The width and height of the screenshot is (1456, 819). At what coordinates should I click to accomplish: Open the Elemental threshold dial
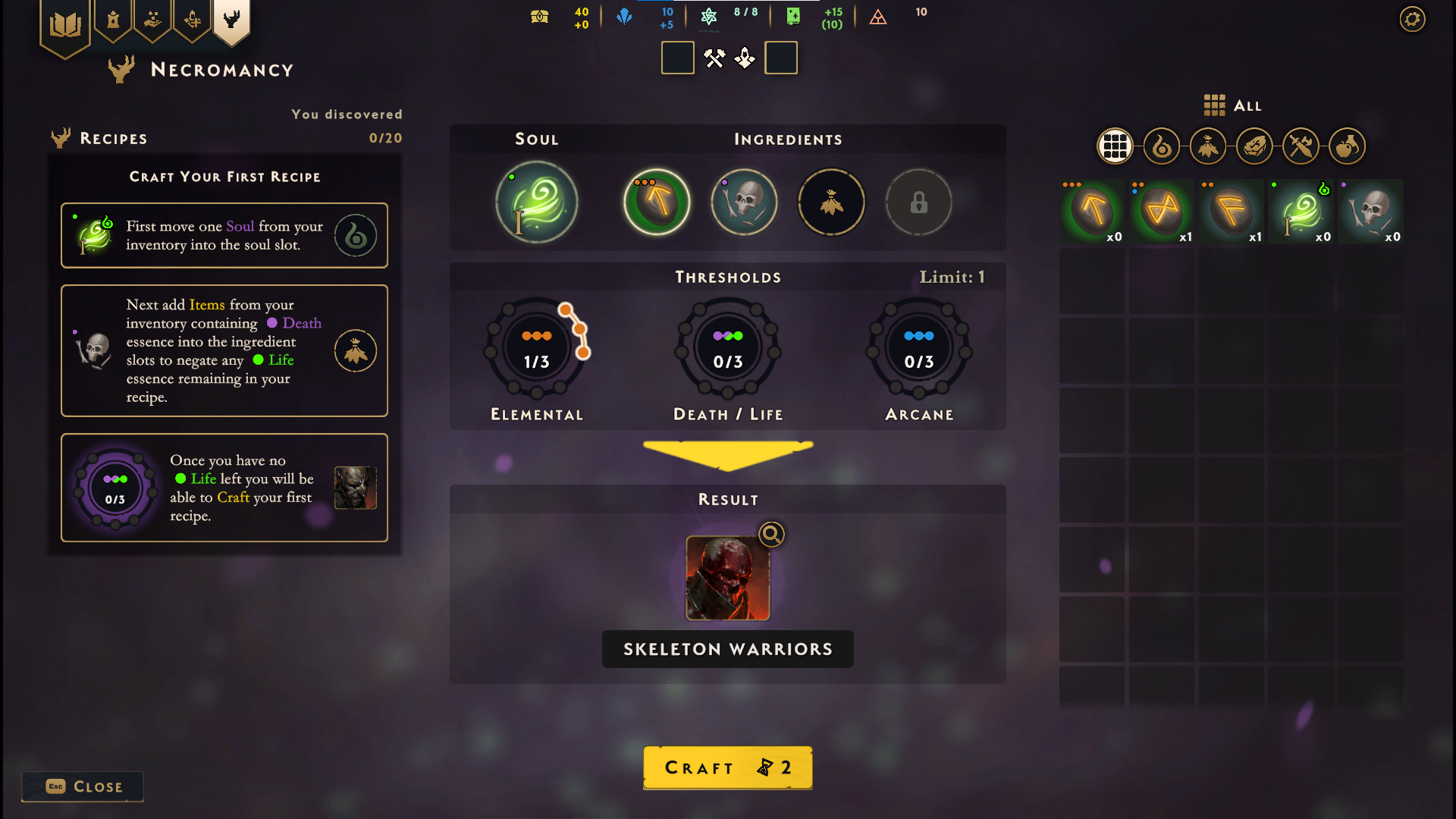click(537, 349)
